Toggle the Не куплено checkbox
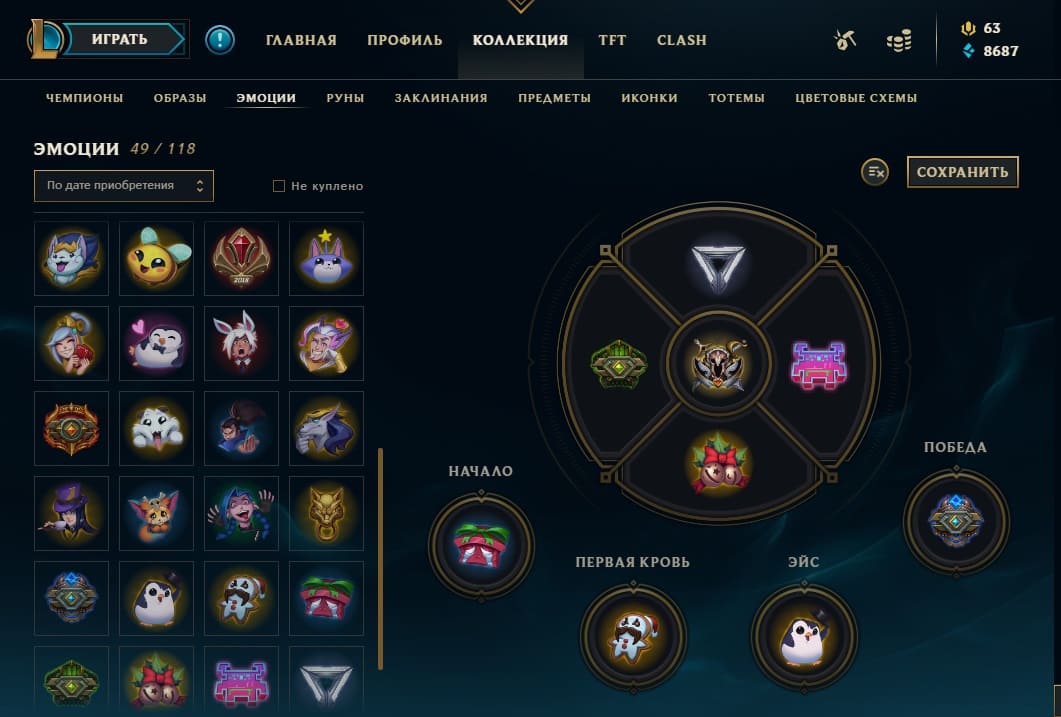Screen dimensions: 1061x717 coord(280,186)
